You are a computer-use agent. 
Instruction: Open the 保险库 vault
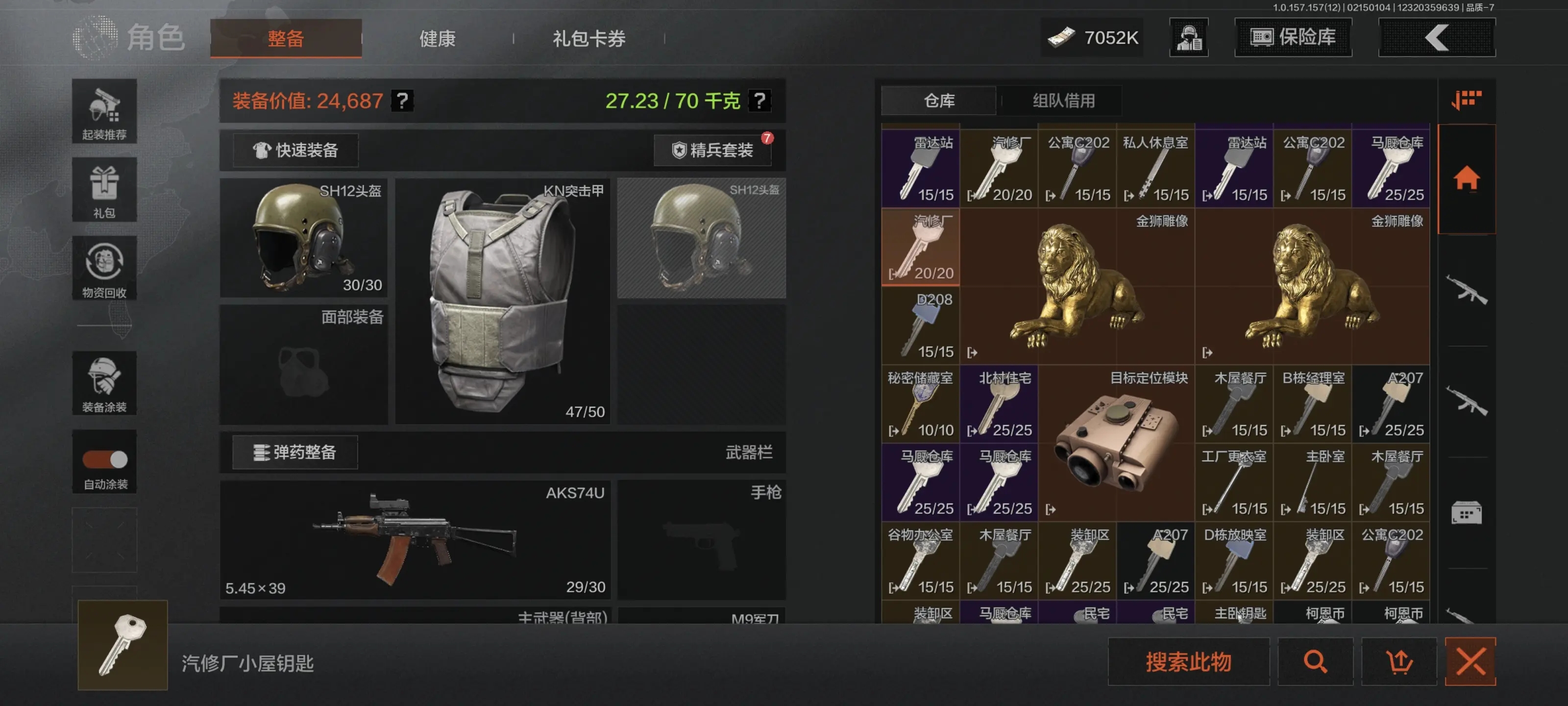[1292, 37]
